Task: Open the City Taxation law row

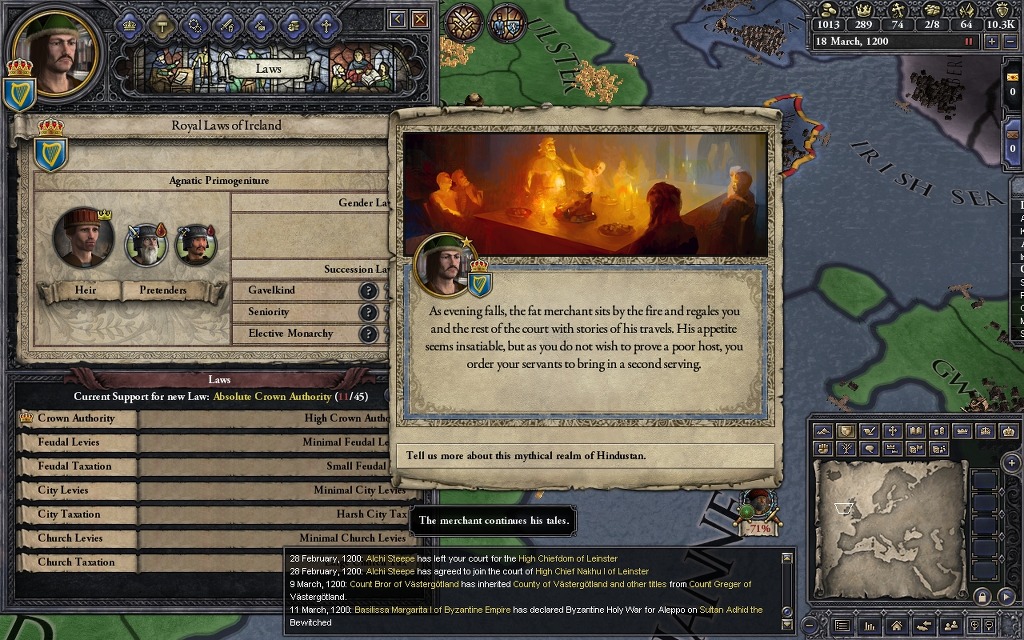Action: coord(77,514)
